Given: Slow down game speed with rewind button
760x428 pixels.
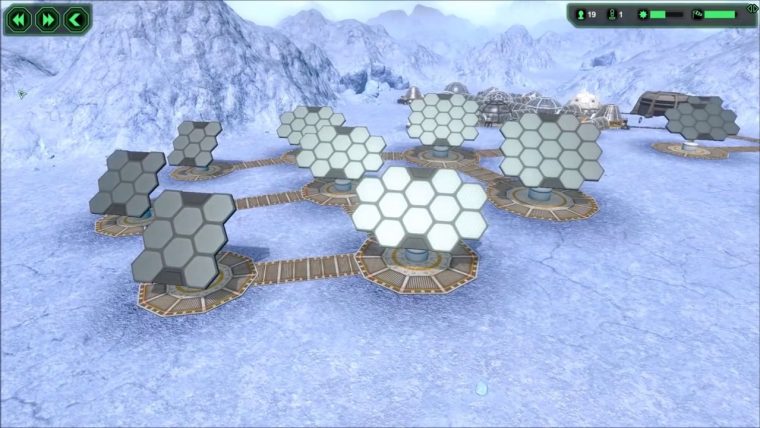Looking at the screenshot, I should (19, 19).
